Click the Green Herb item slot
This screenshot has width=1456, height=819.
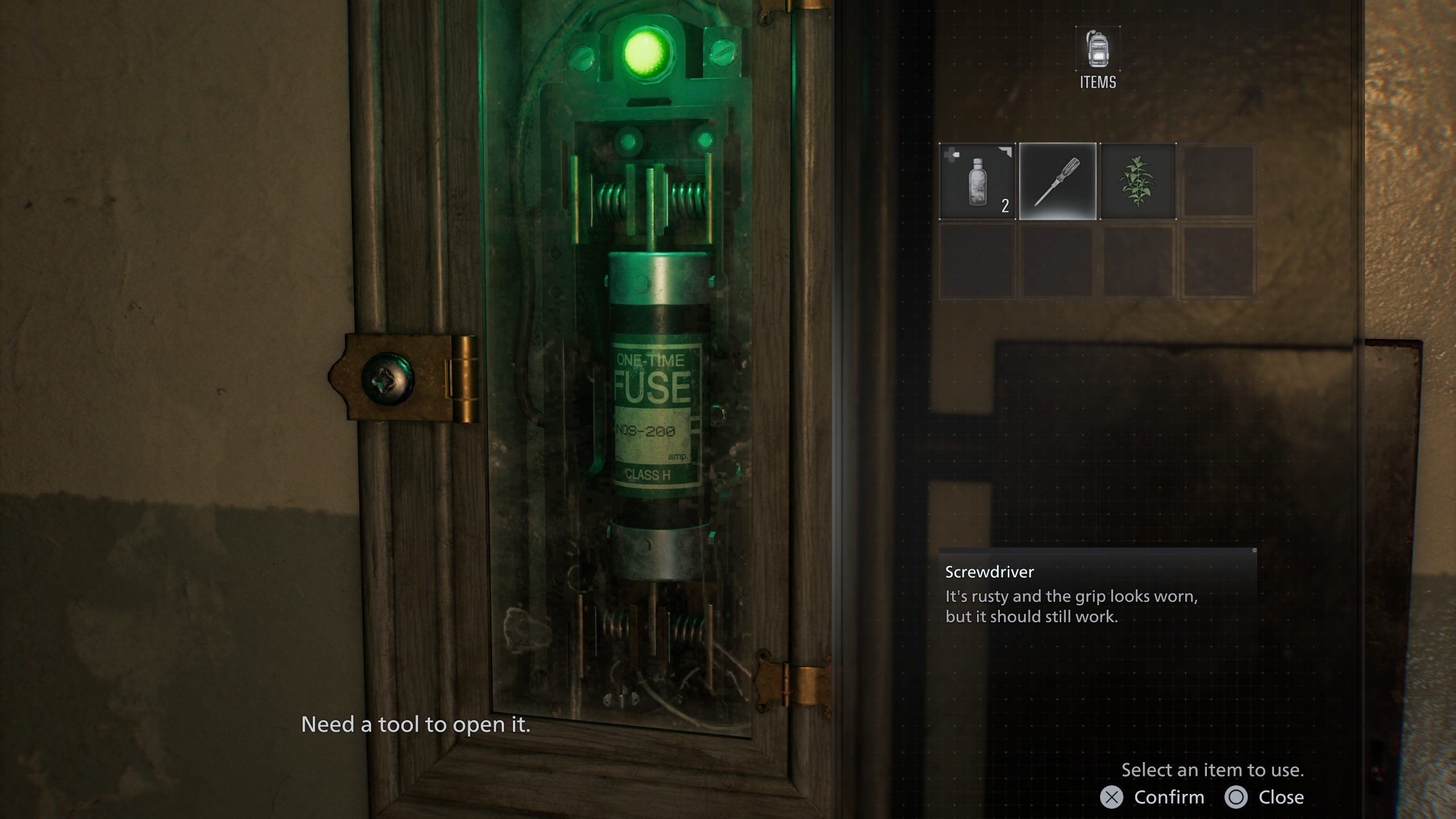tap(1137, 182)
